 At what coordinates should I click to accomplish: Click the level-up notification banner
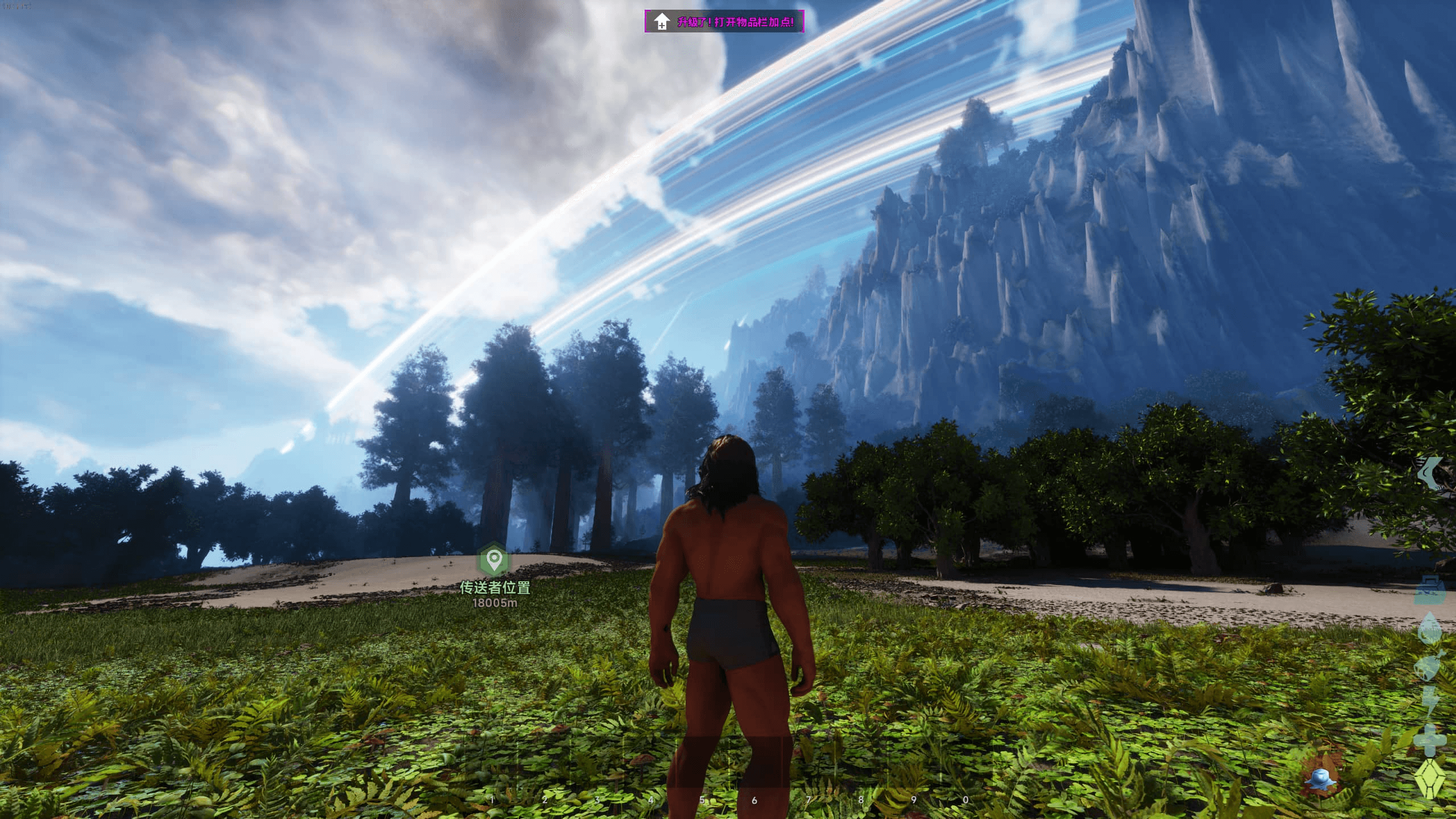point(724,22)
